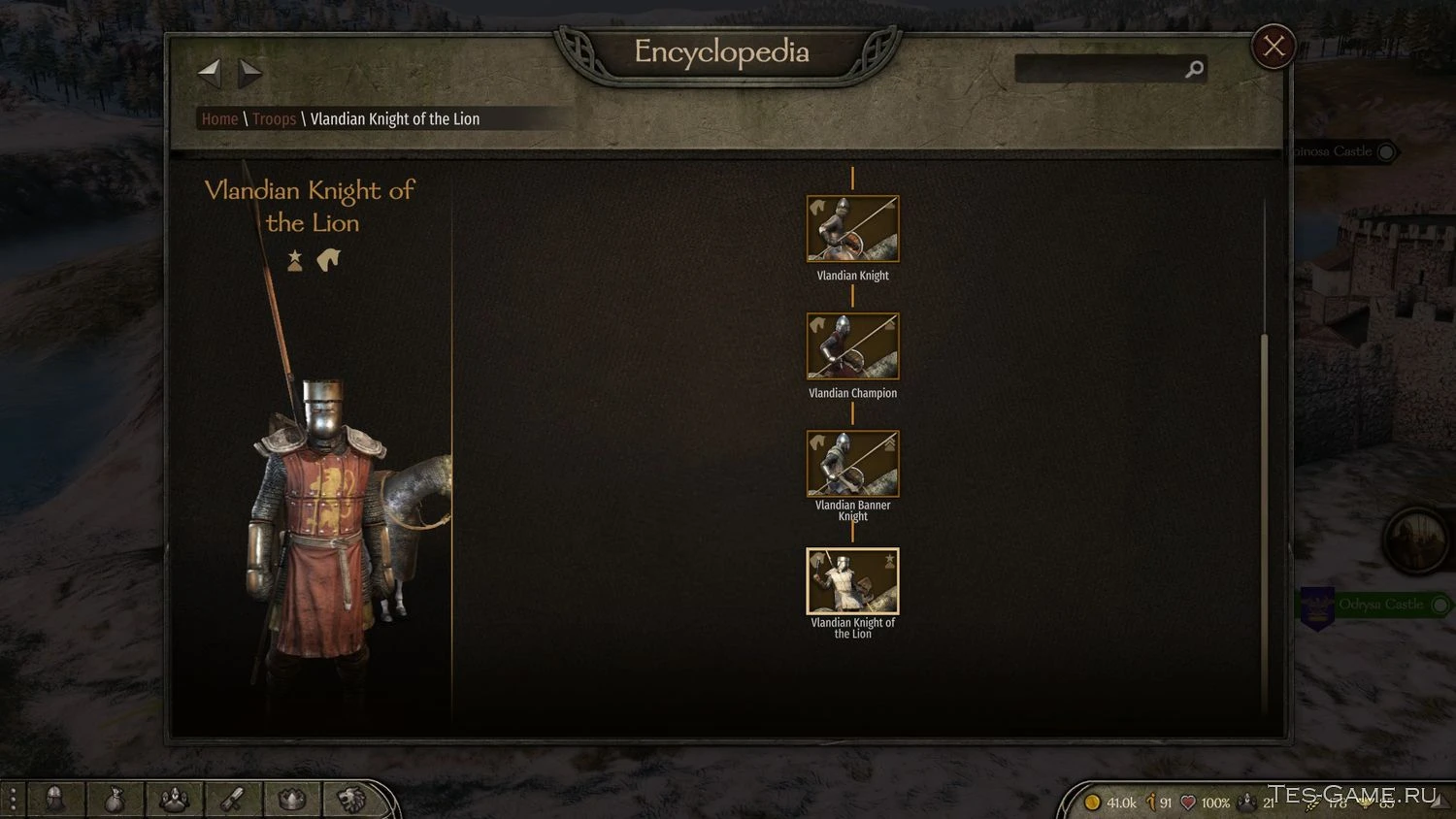Open the Character screen helmet icon
Image resolution: width=1456 pixels, height=819 pixels.
(x=55, y=799)
